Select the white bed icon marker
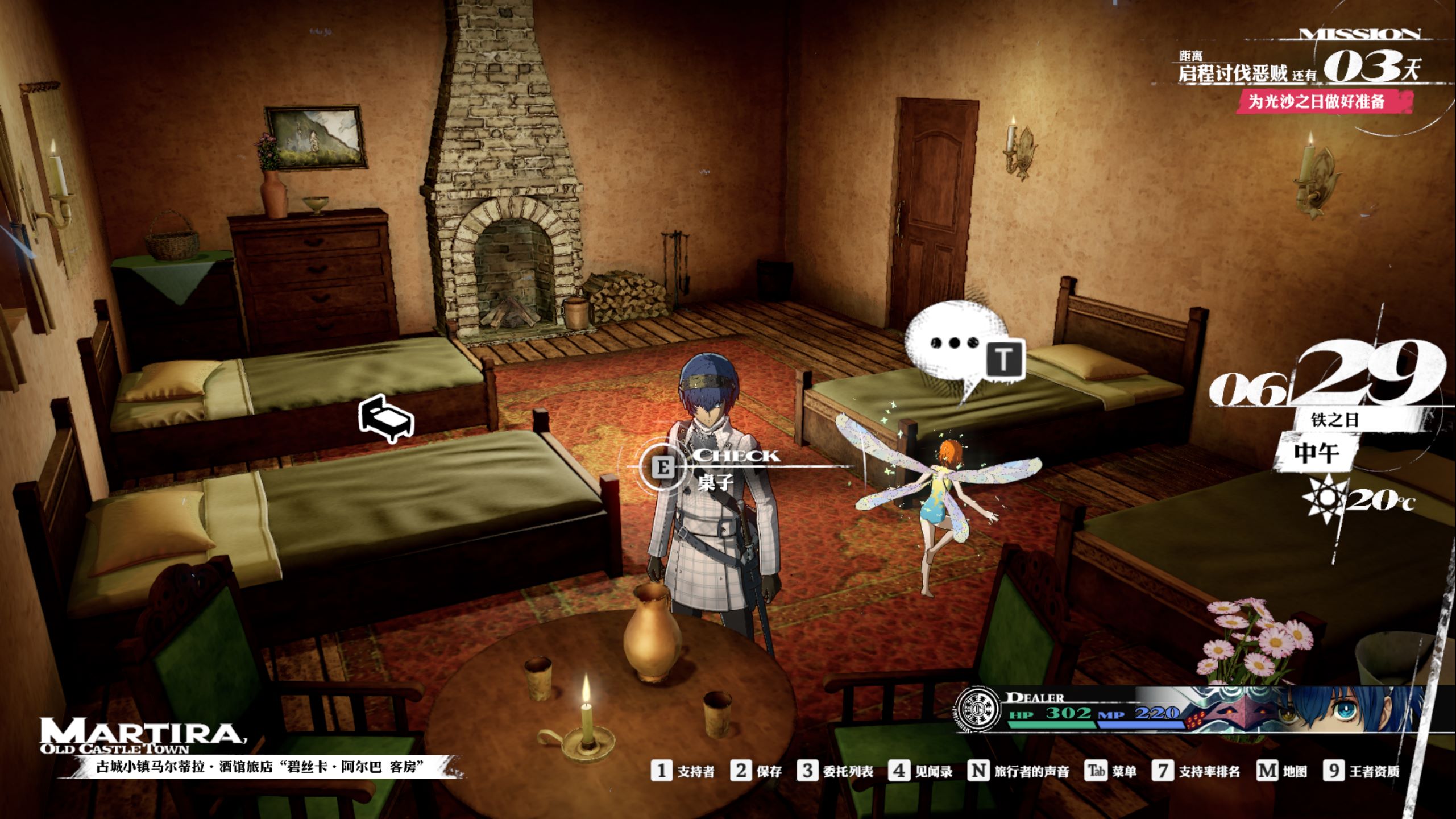The width and height of the screenshot is (1456, 819). (x=386, y=420)
